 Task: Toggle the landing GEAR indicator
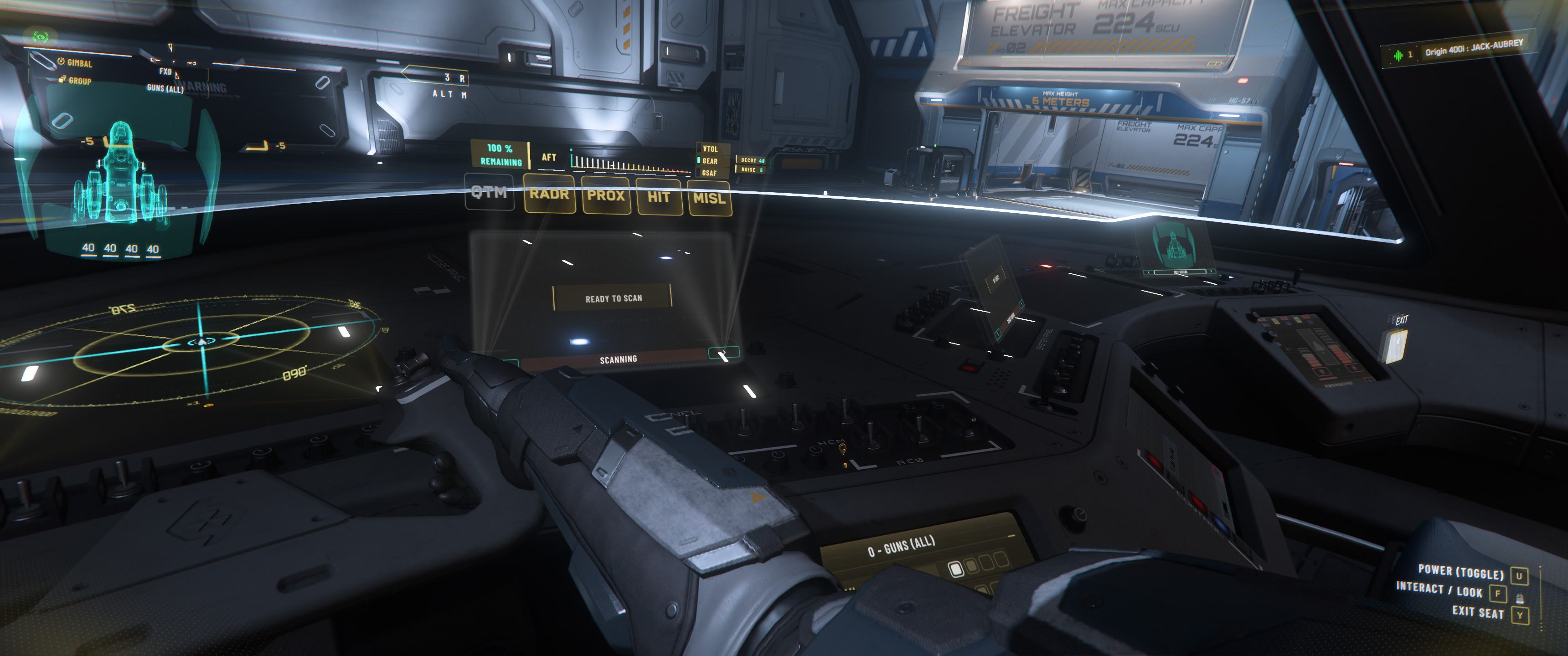[x=710, y=161]
